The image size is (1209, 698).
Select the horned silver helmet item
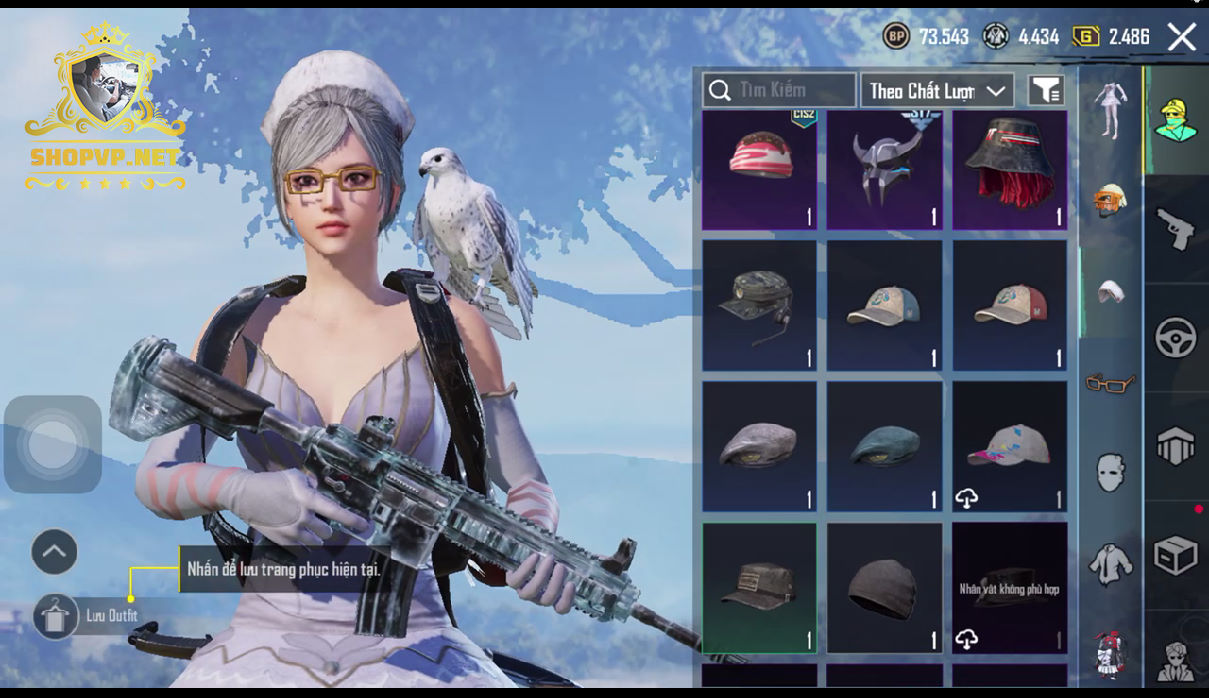pos(884,170)
